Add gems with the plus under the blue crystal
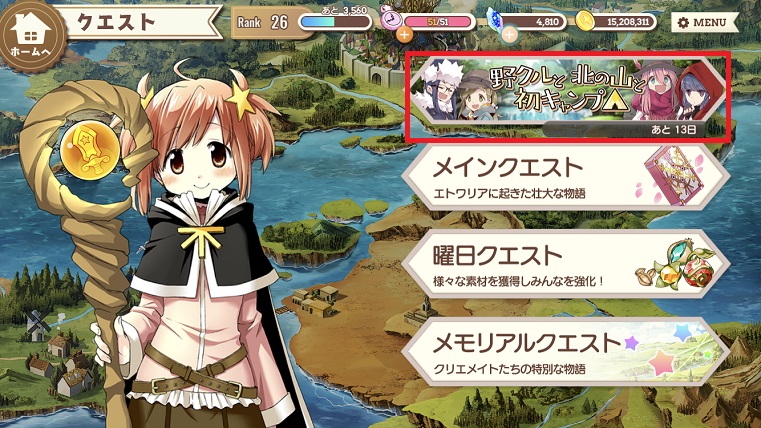Screen dimensions: 761x428 [508, 34]
